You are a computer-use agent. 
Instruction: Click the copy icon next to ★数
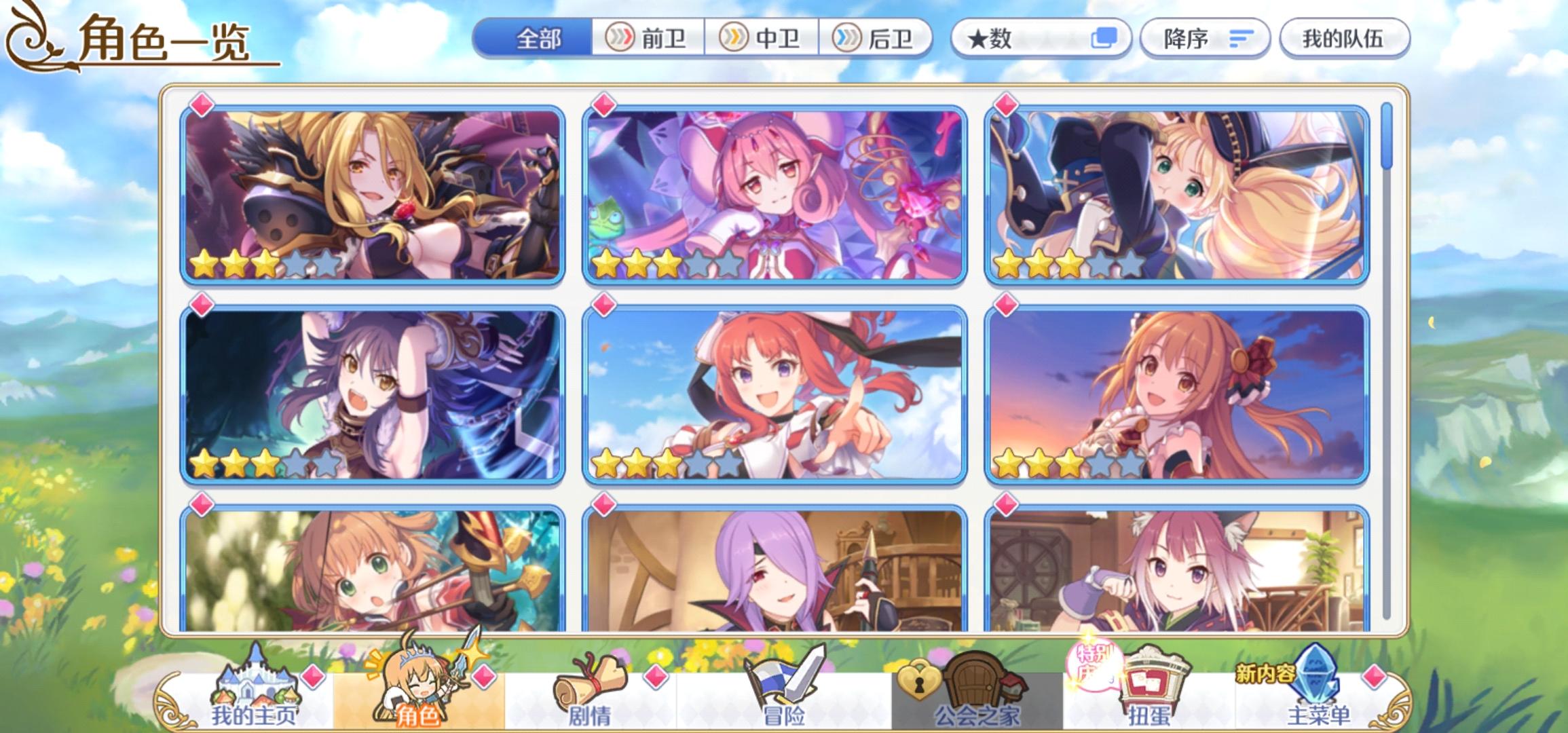click(1106, 39)
